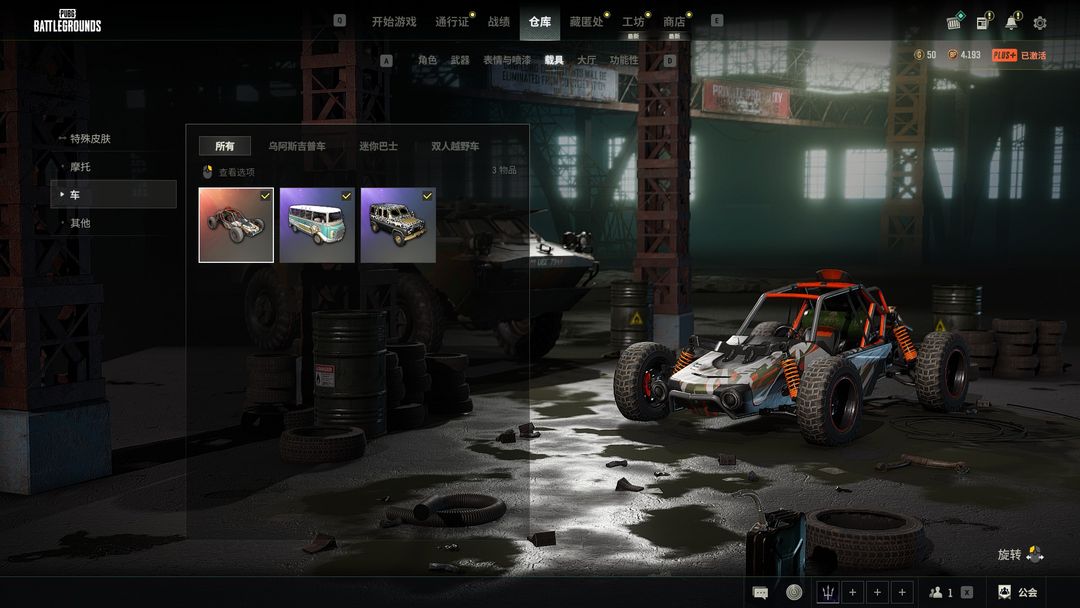Screen dimensions: 1080x608
Task: Open the 战绩 career tab
Action: point(499,22)
